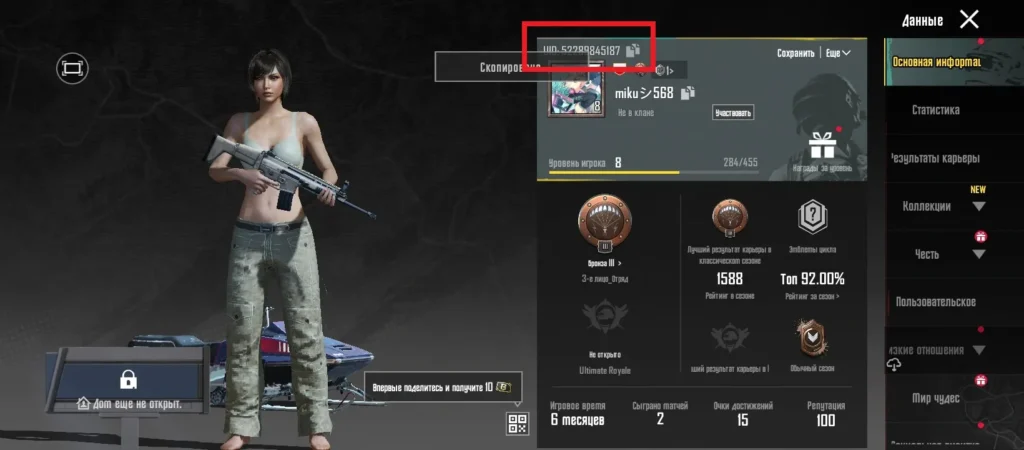Open the Мир чудес tab
The height and width of the screenshot is (450, 1024).
coord(935,398)
